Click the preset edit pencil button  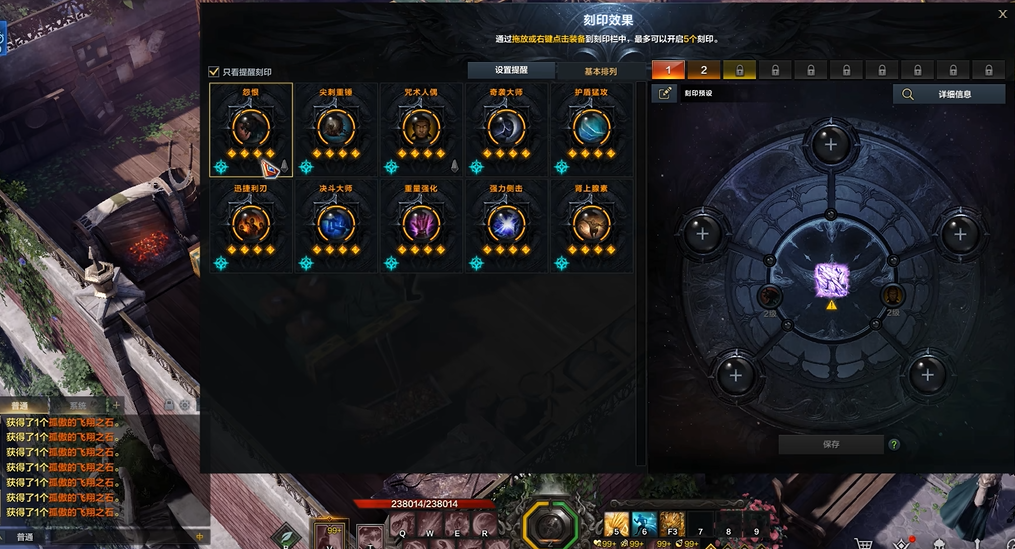coord(665,94)
